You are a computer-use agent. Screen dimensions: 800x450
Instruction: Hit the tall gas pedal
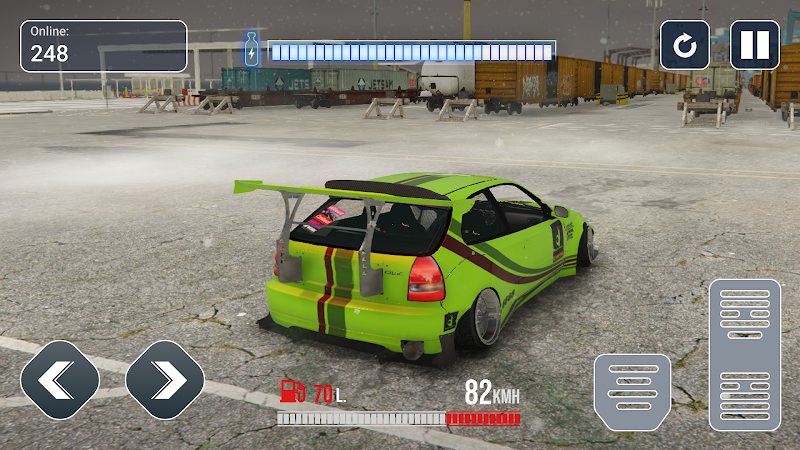(744, 355)
